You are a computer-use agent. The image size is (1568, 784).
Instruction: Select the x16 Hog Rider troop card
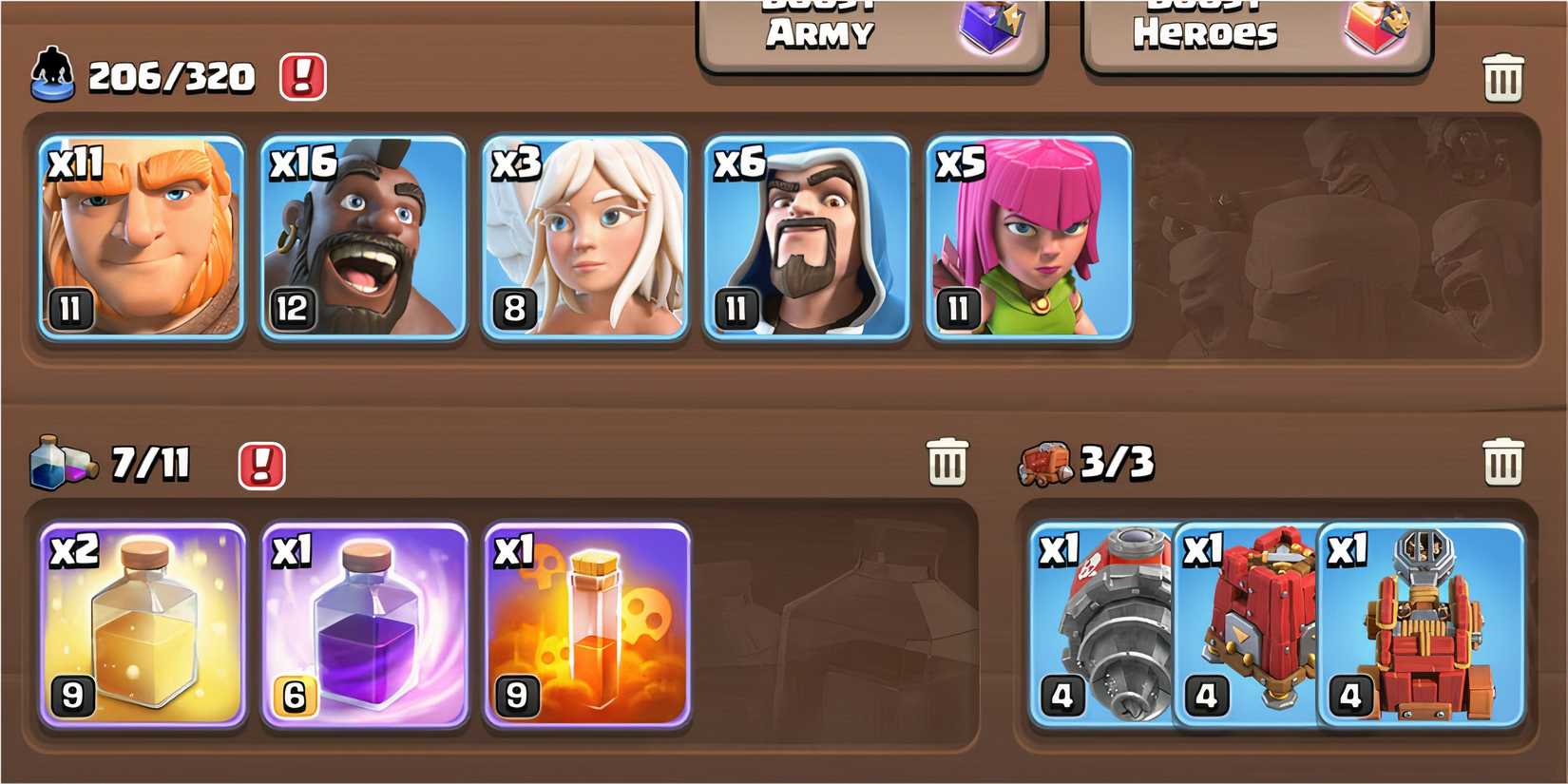[364, 238]
